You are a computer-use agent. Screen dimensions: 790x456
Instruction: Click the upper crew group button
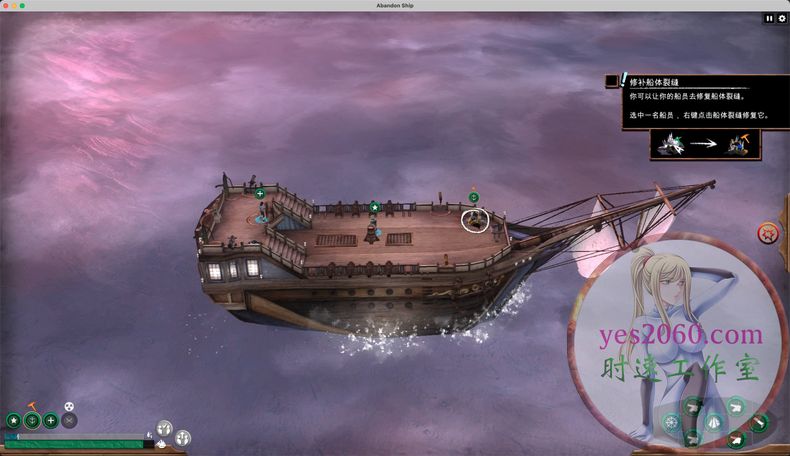tap(165, 428)
